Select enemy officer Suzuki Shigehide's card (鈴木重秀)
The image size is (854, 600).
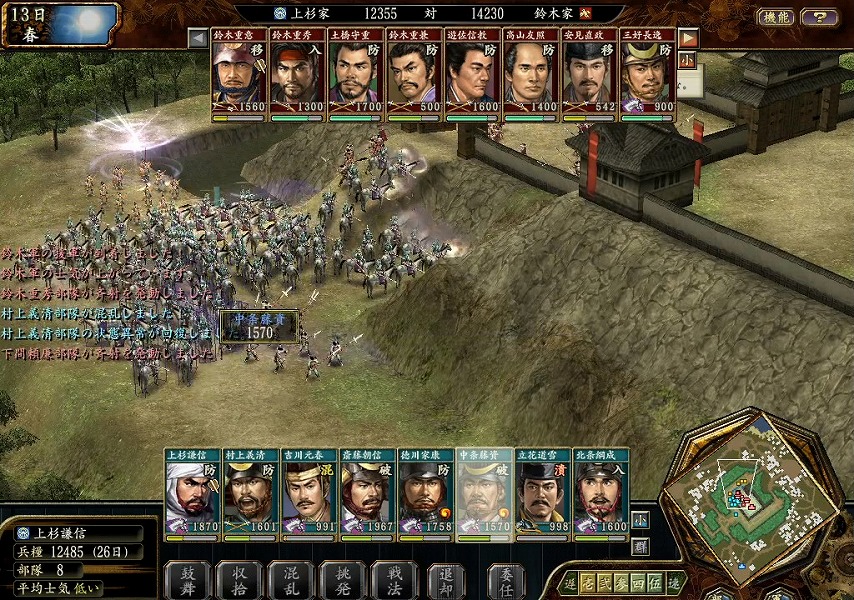point(298,75)
